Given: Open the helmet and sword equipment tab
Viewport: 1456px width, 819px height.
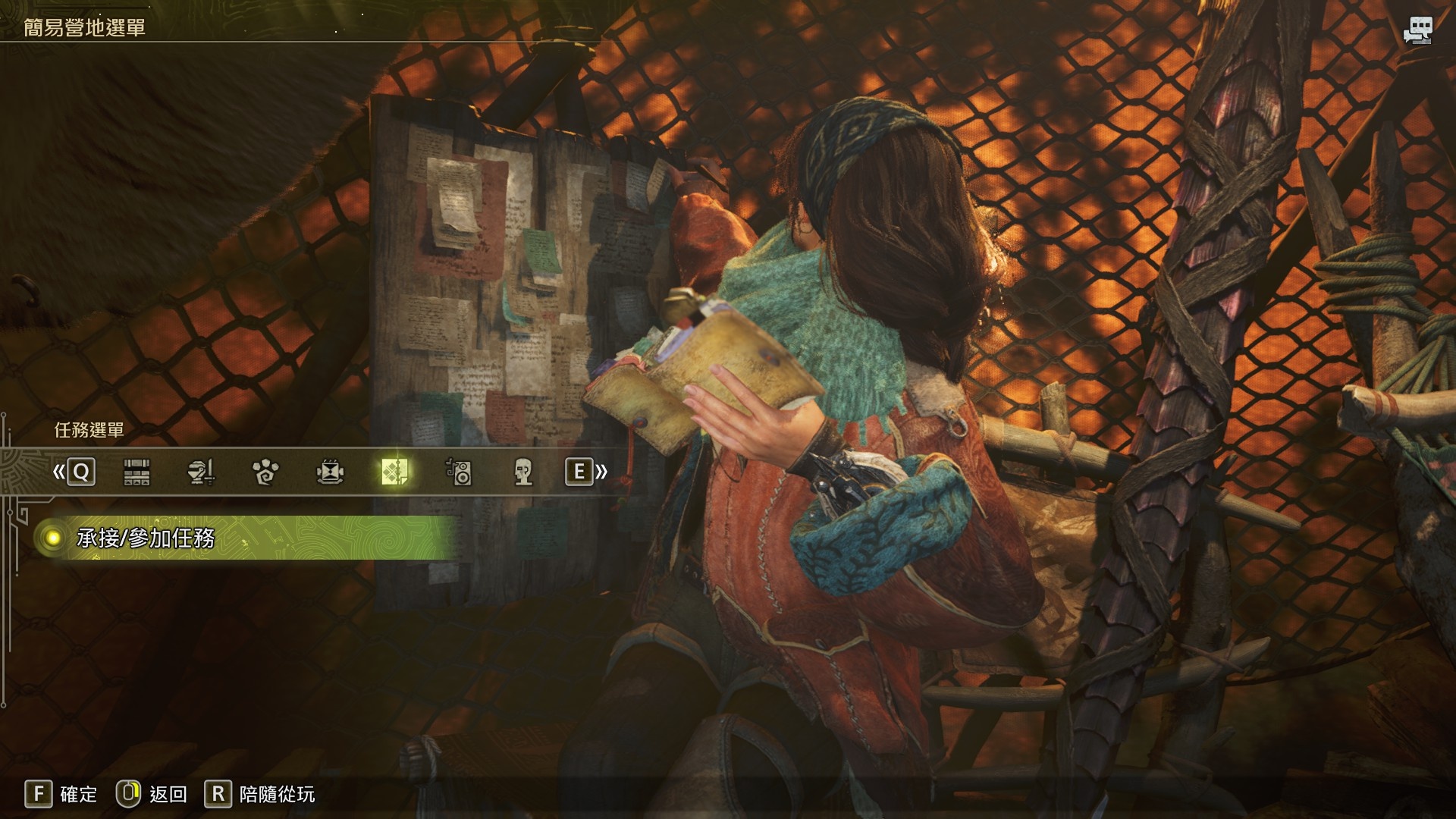Looking at the screenshot, I should tap(201, 472).
